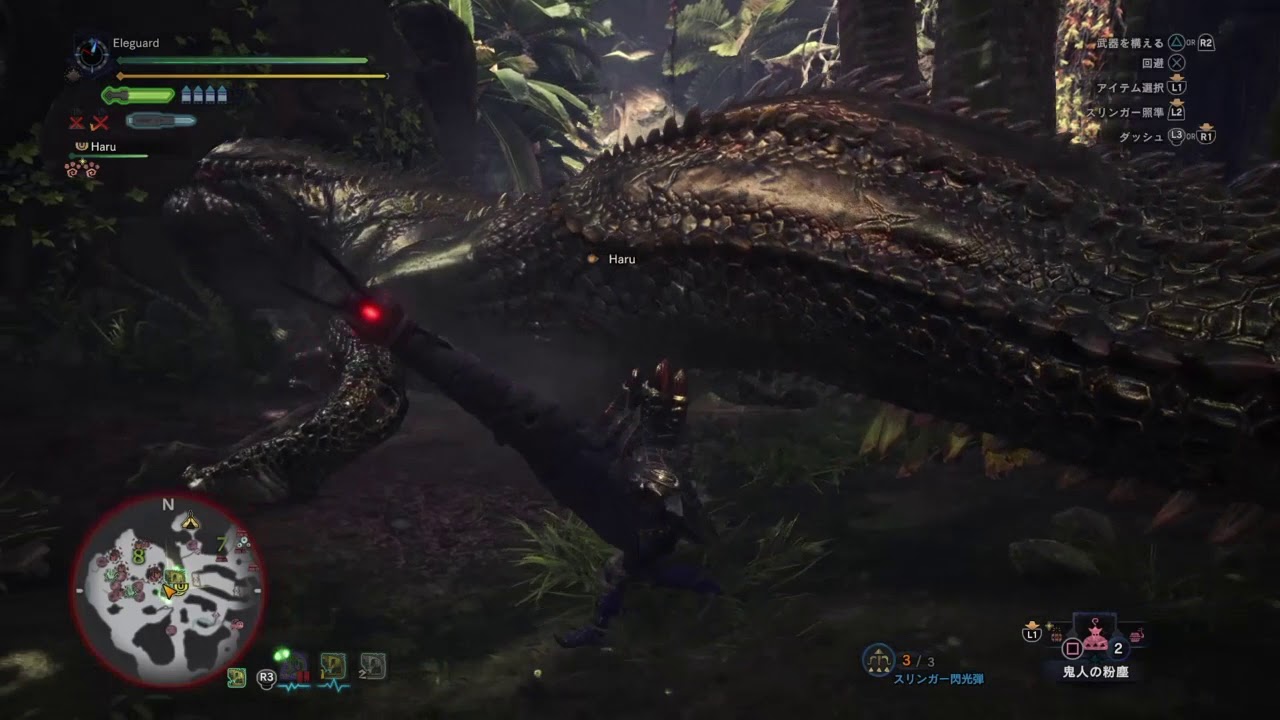Click the red X debuff icon under the weapon

click(x=75, y=121)
